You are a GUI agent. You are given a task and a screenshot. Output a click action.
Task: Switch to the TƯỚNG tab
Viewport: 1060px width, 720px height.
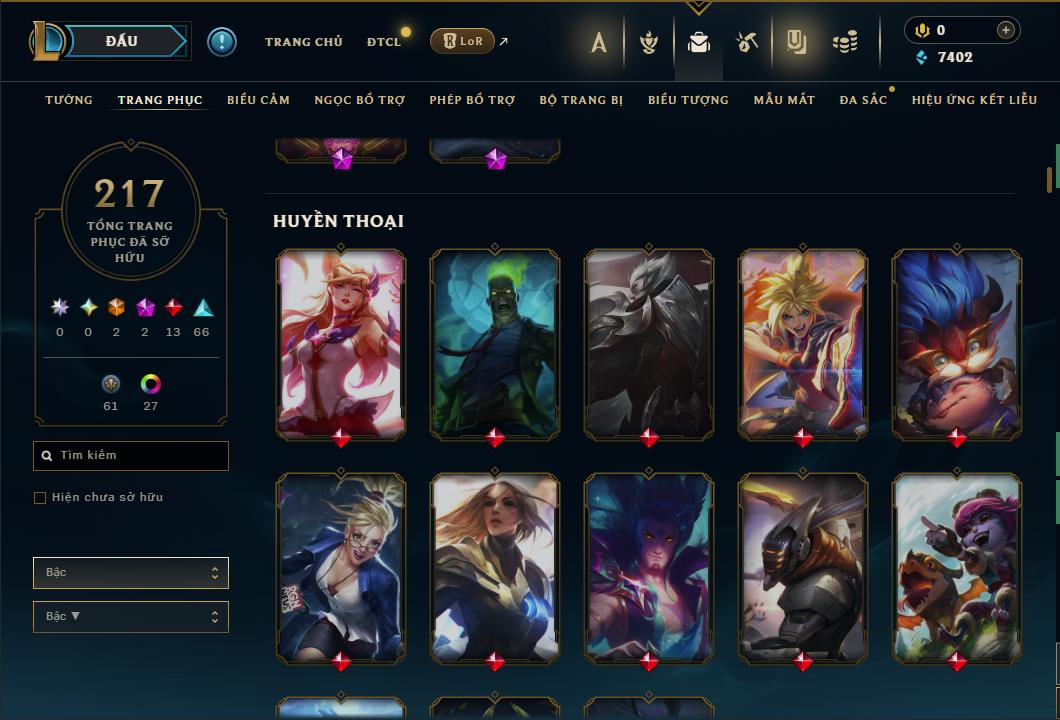(69, 100)
